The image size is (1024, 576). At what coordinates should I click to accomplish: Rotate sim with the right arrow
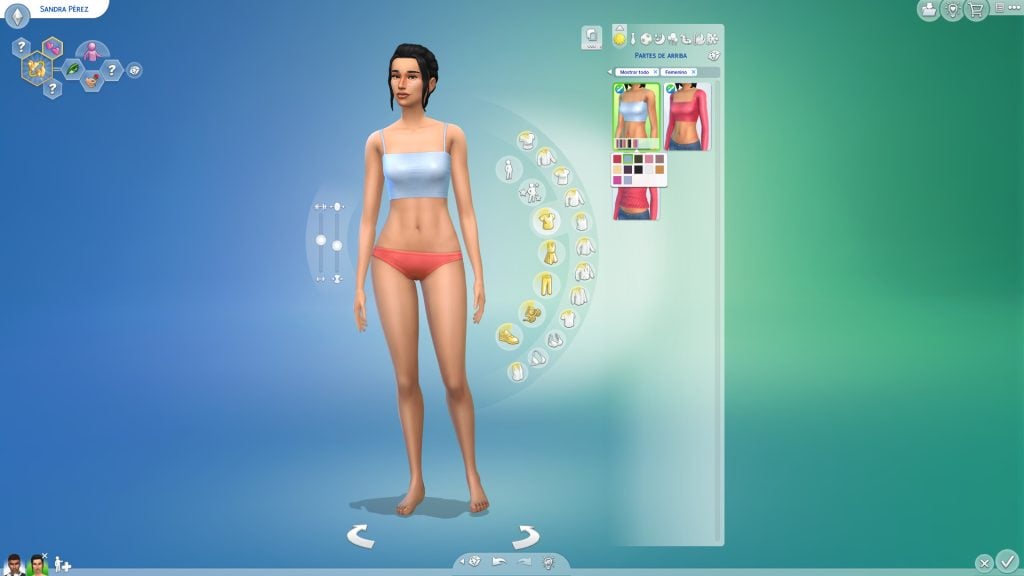coord(526,537)
